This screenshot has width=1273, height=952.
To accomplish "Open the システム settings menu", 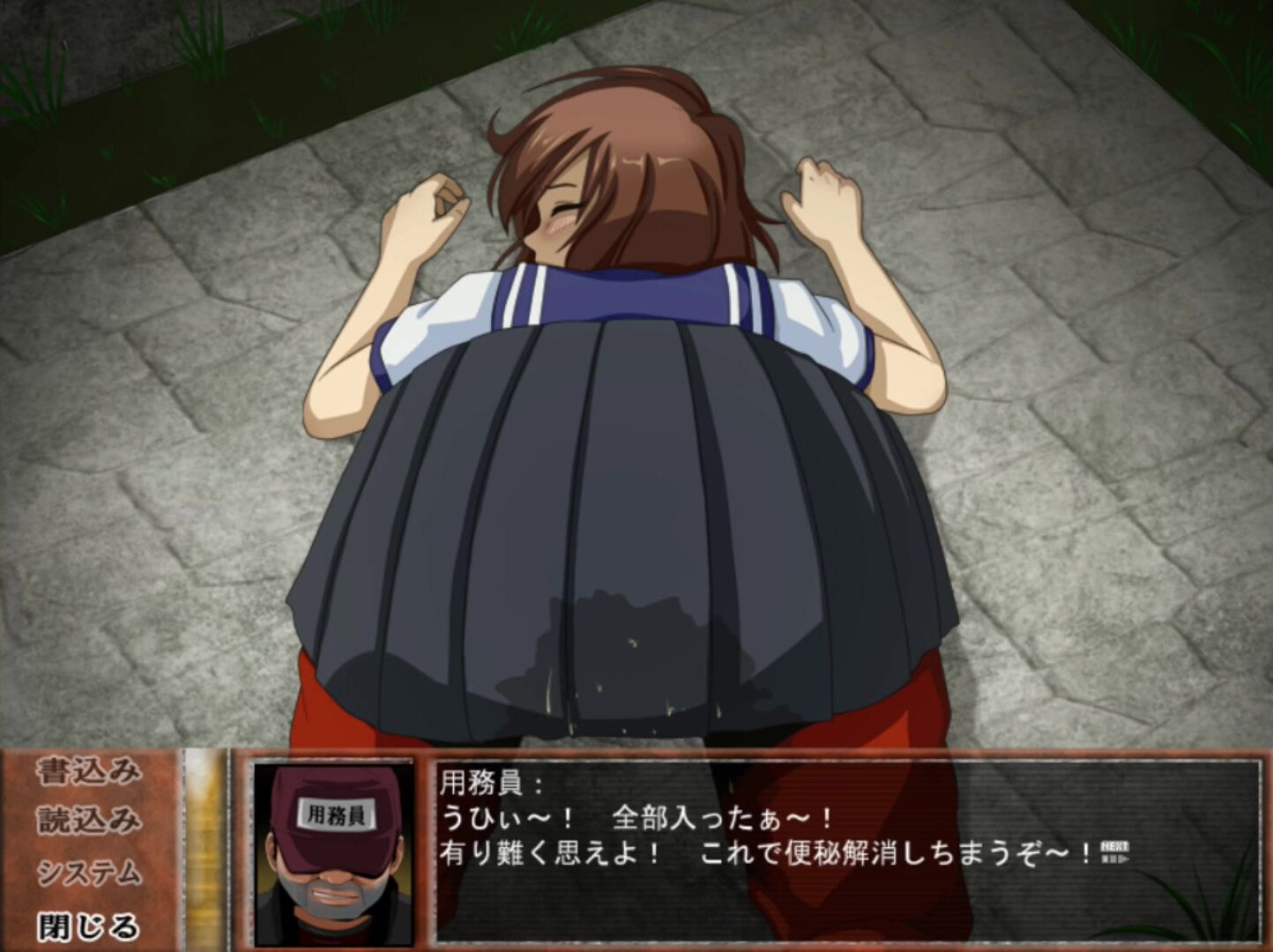I will tap(88, 874).
